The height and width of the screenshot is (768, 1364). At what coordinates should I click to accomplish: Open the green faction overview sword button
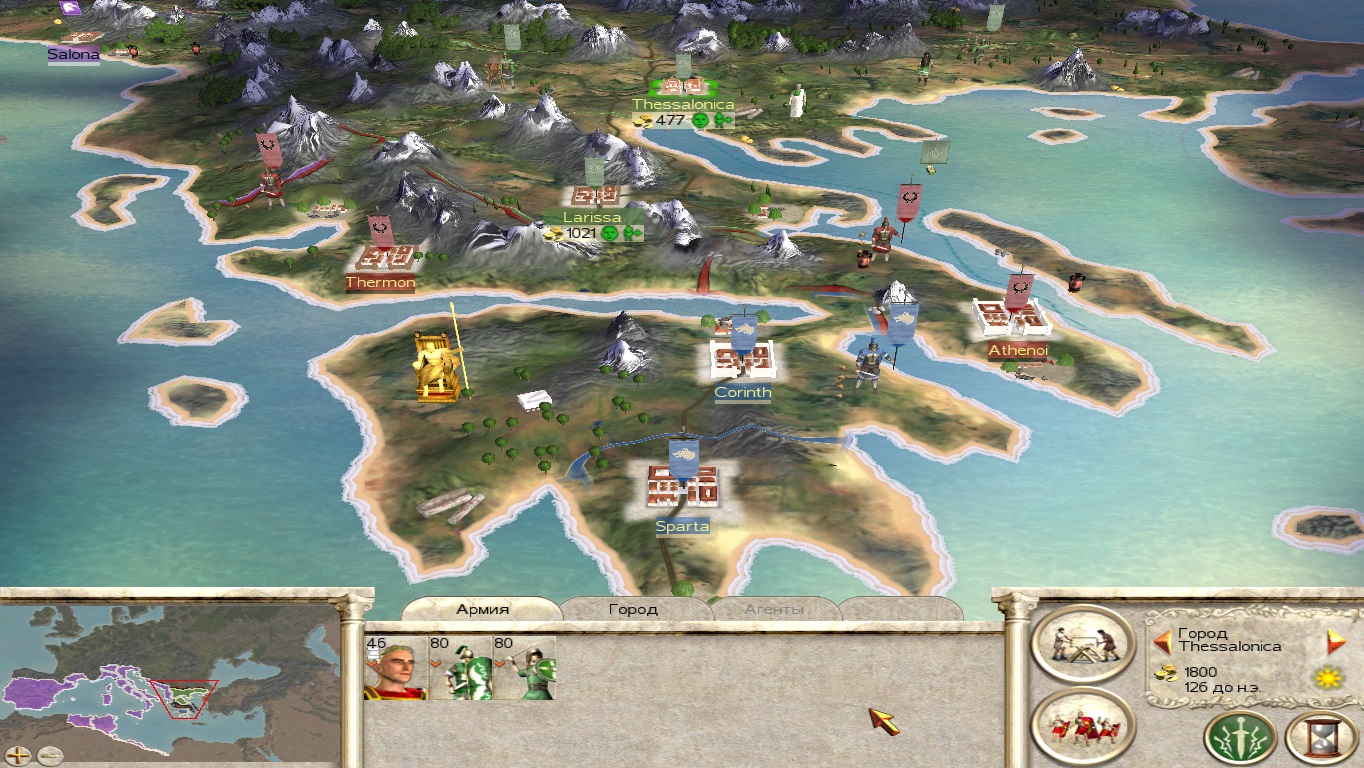[x=1240, y=739]
